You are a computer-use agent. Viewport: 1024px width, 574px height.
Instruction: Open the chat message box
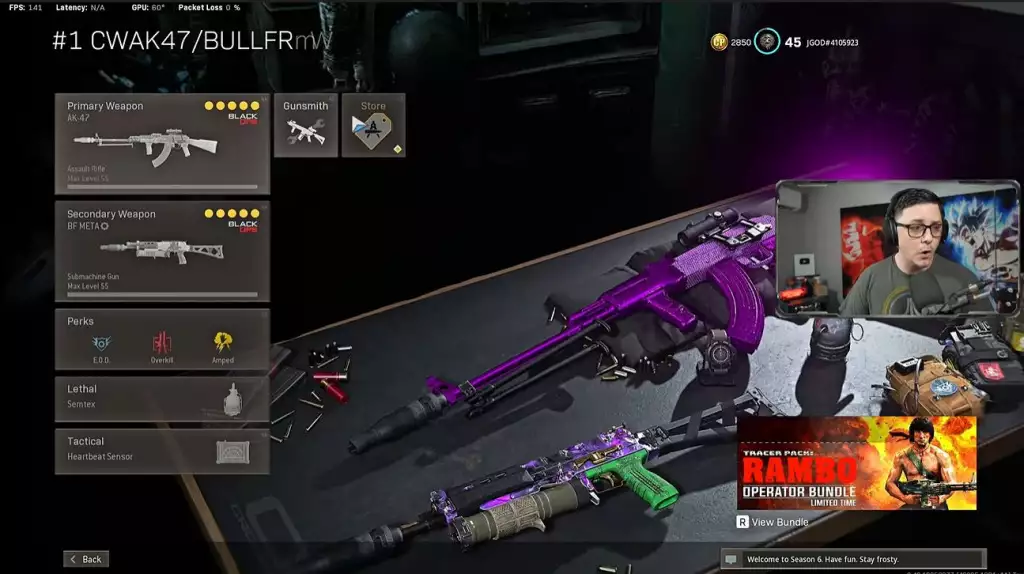click(852, 559)
